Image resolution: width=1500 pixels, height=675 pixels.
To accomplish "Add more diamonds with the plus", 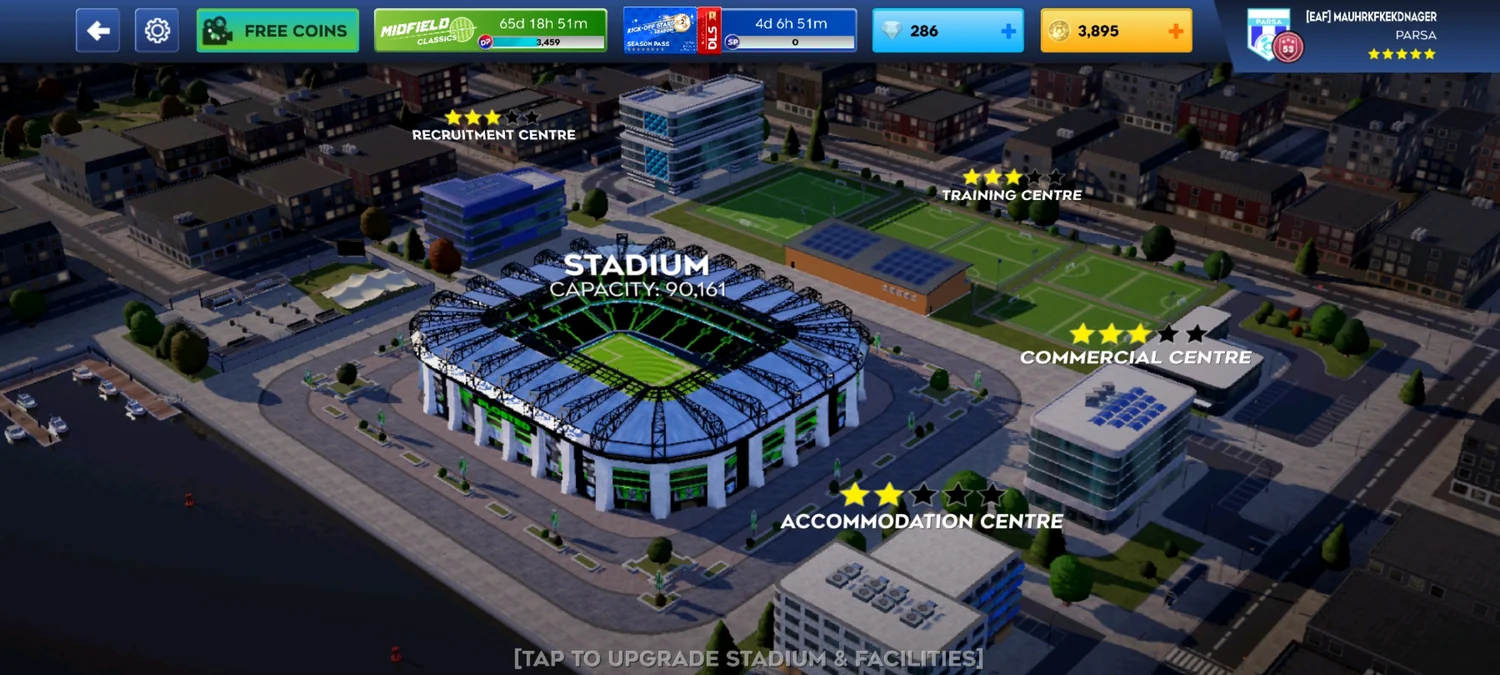I will (x=1008, y=31).
